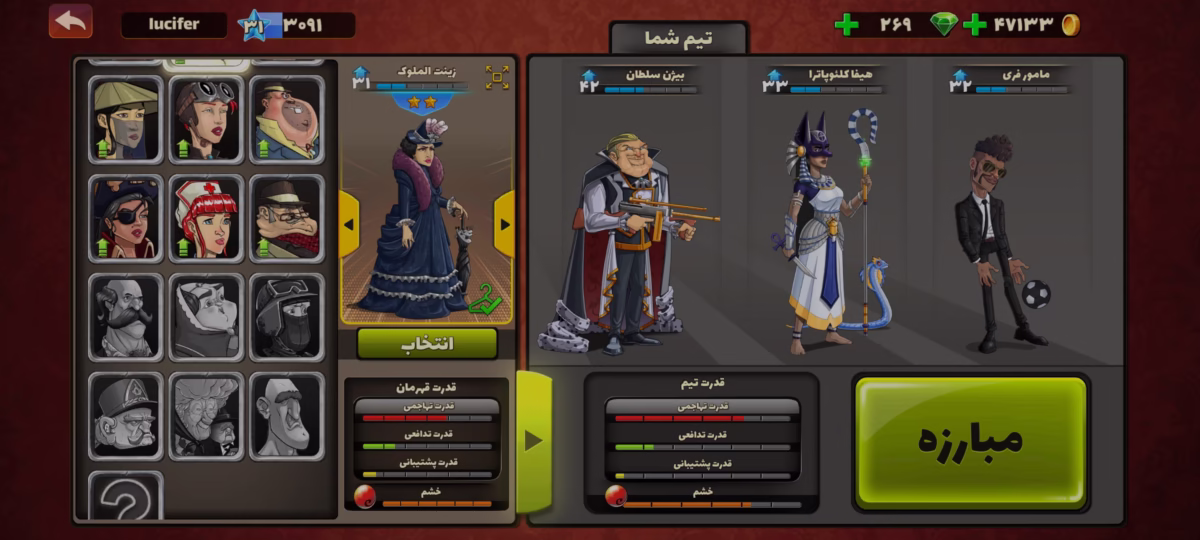This screenshot has width=1200, height=540.
Task: Start the battle with the green مبارزه button
Action: [970, 441]
